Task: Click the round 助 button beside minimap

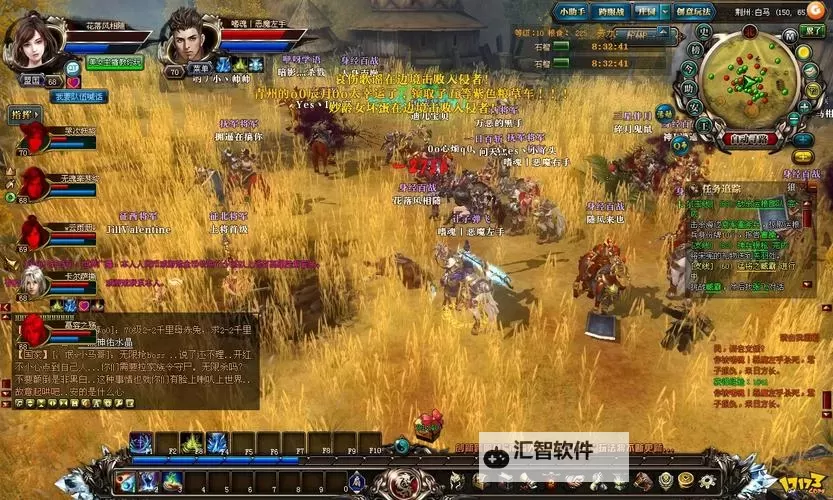Action: coord(692,89)
